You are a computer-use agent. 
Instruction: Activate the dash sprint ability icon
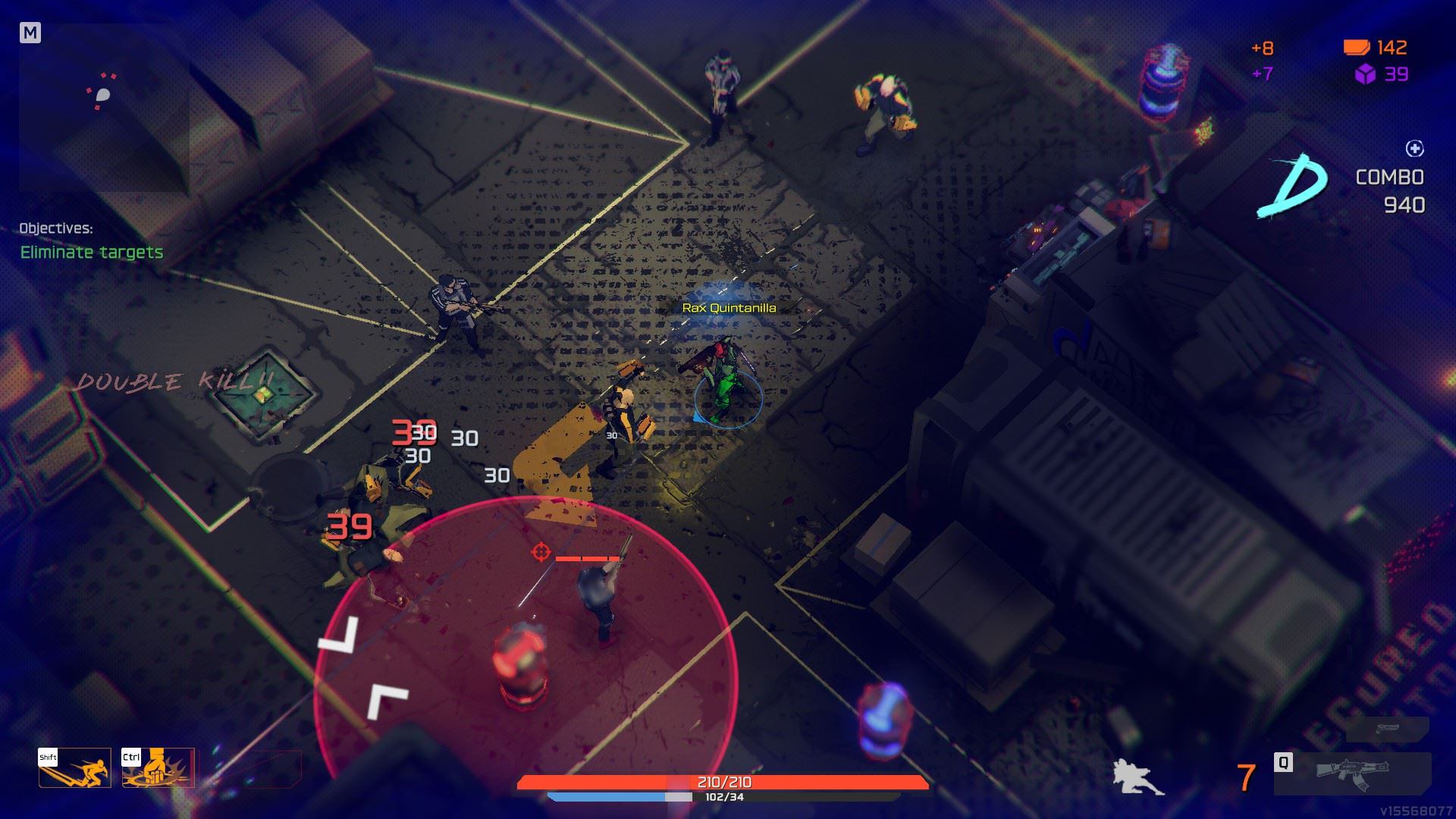pyautogui.click(x=75, y=768)
